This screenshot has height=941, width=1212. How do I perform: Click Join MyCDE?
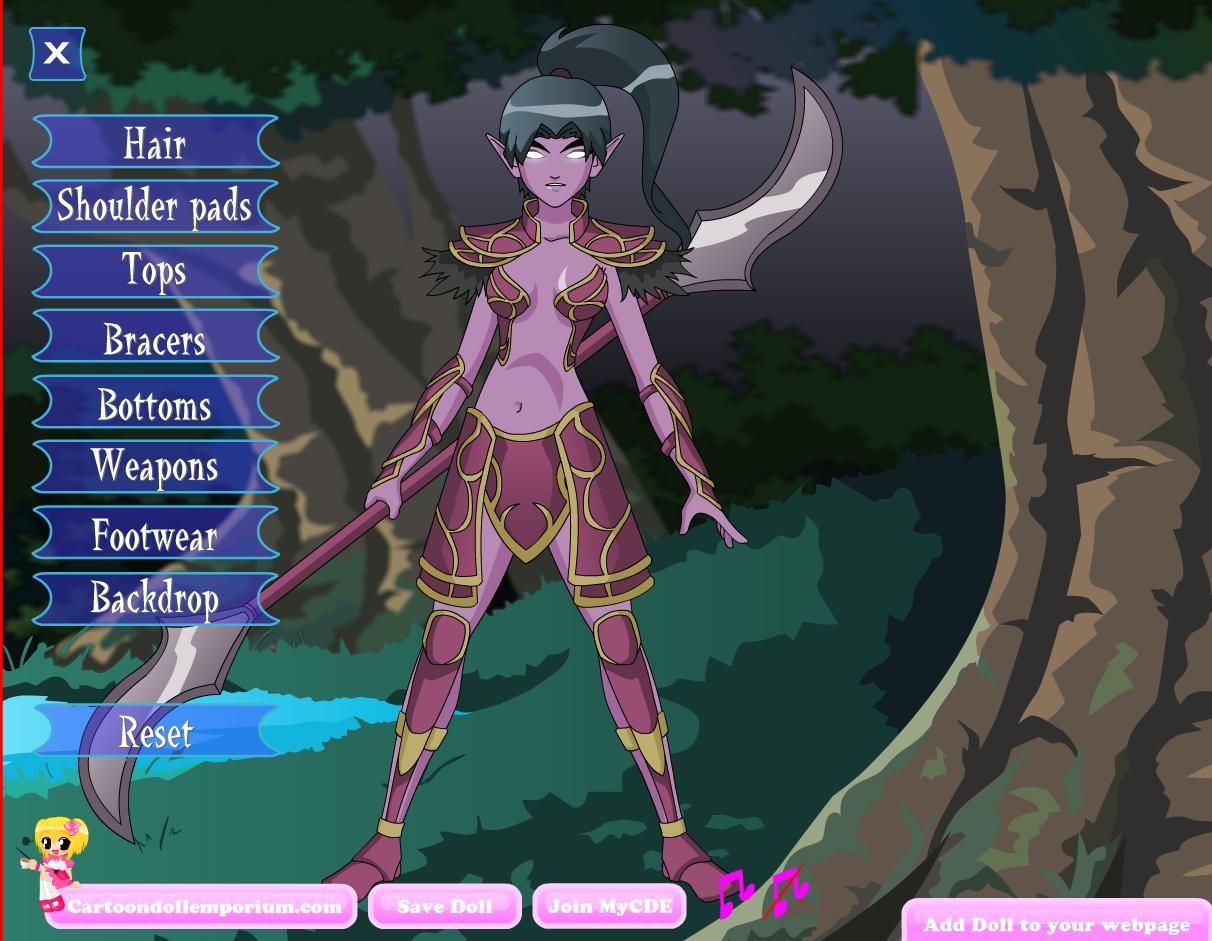(609, 907)
